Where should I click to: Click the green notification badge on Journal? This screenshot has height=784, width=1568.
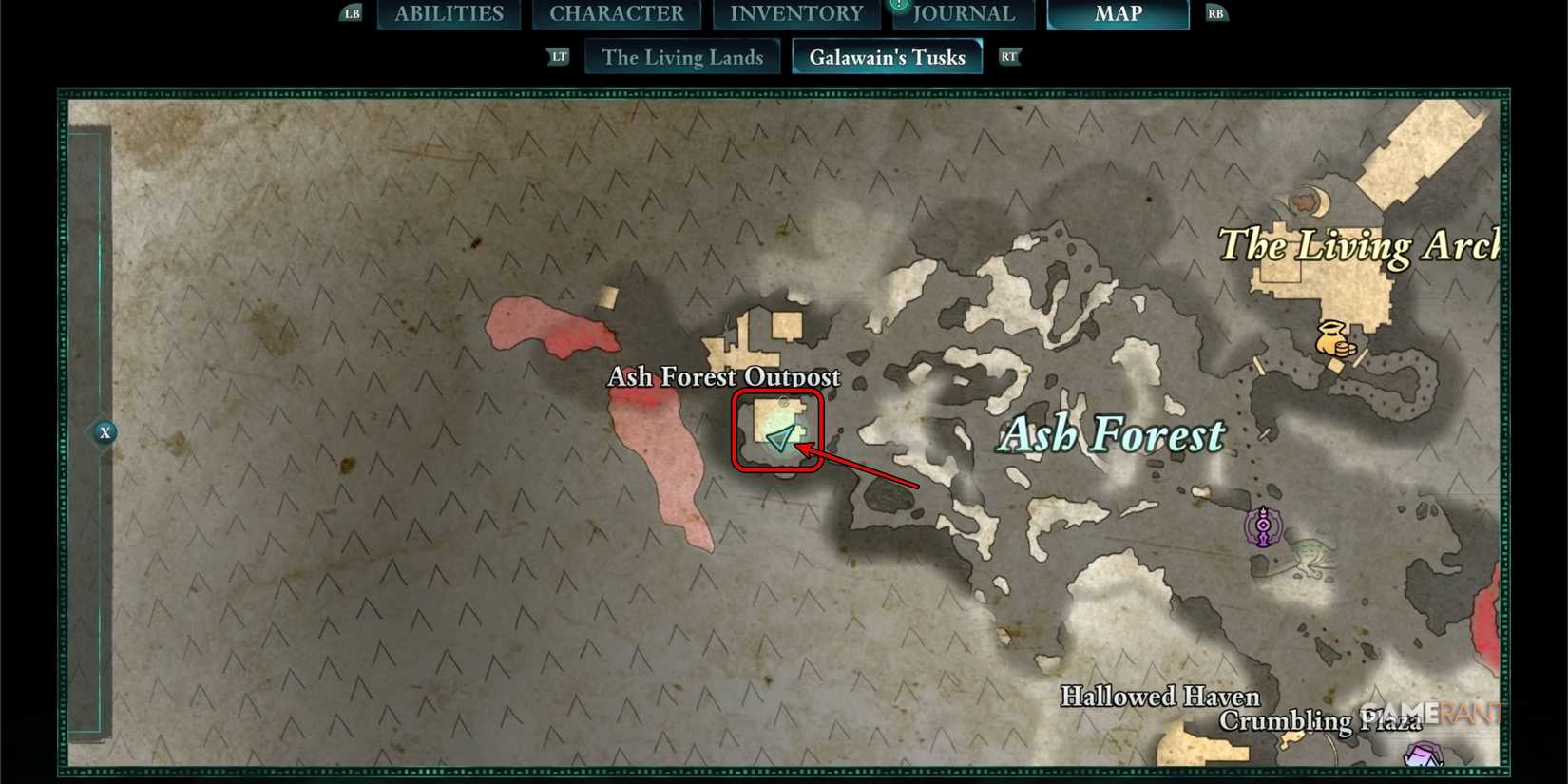(898, 5)
